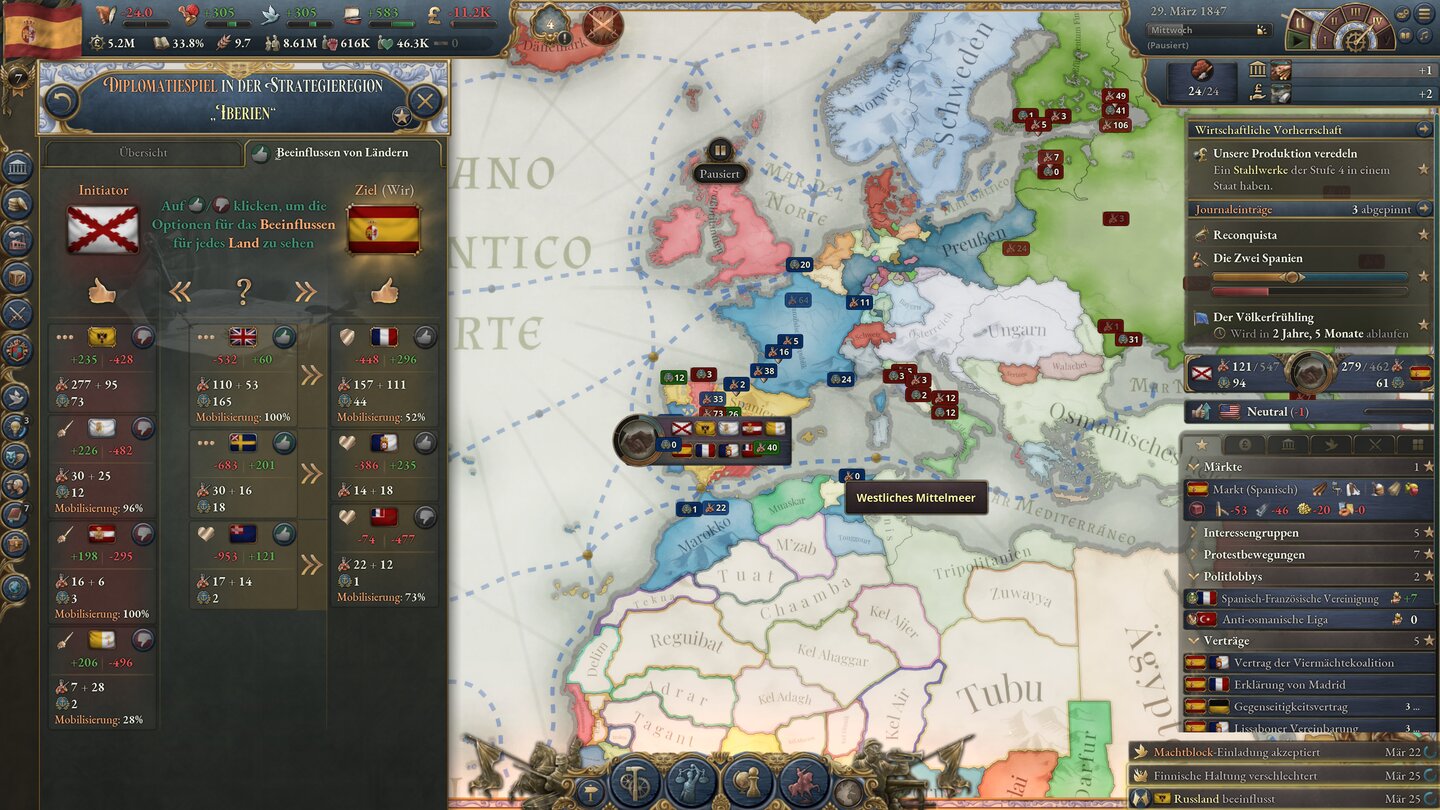This screenshot has height=810, width=1440.
Task: Click the government building icon in the sidebar
Action: 18,167
